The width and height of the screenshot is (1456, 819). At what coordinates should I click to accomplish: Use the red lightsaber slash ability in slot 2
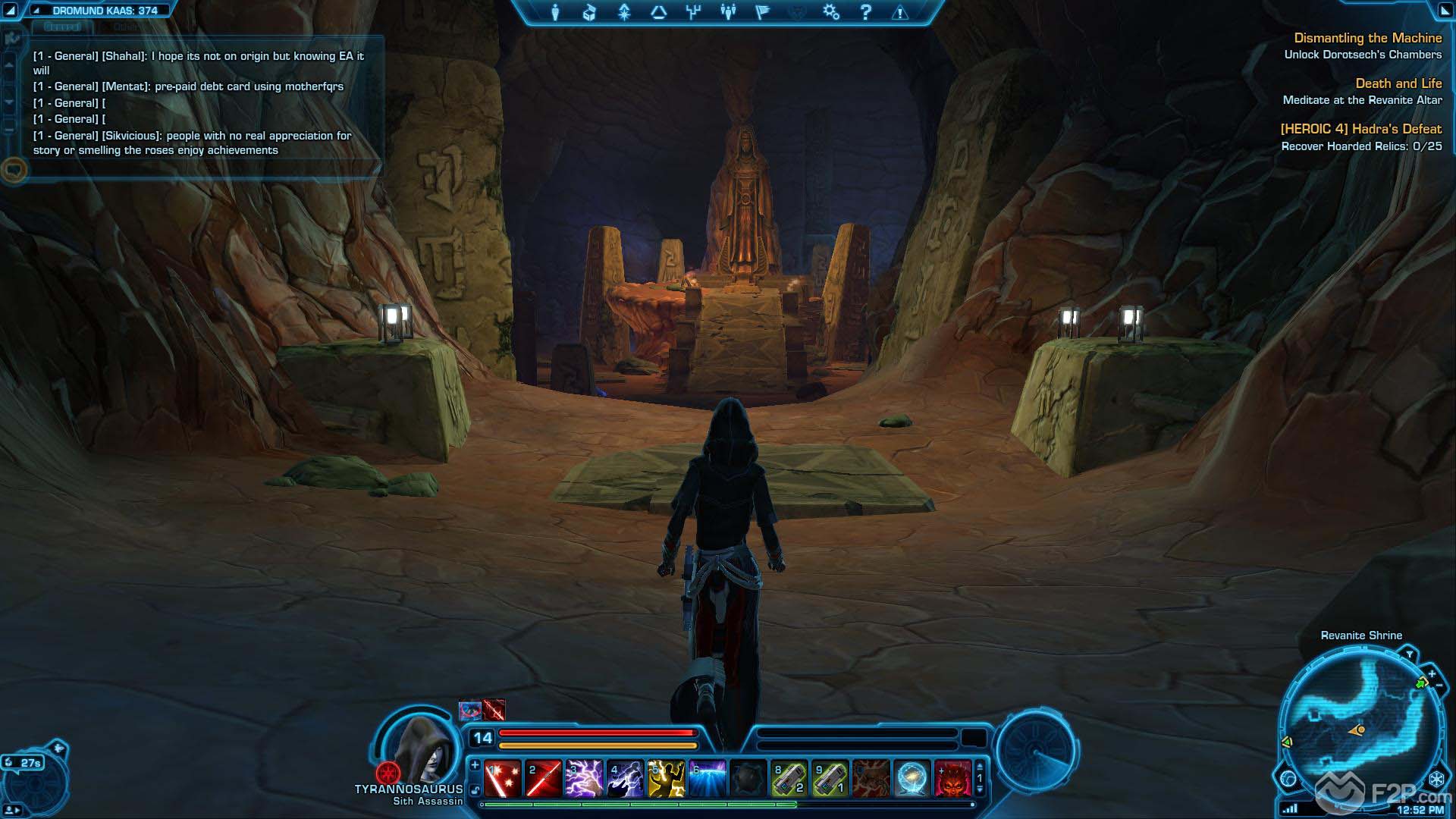[544, 779]
